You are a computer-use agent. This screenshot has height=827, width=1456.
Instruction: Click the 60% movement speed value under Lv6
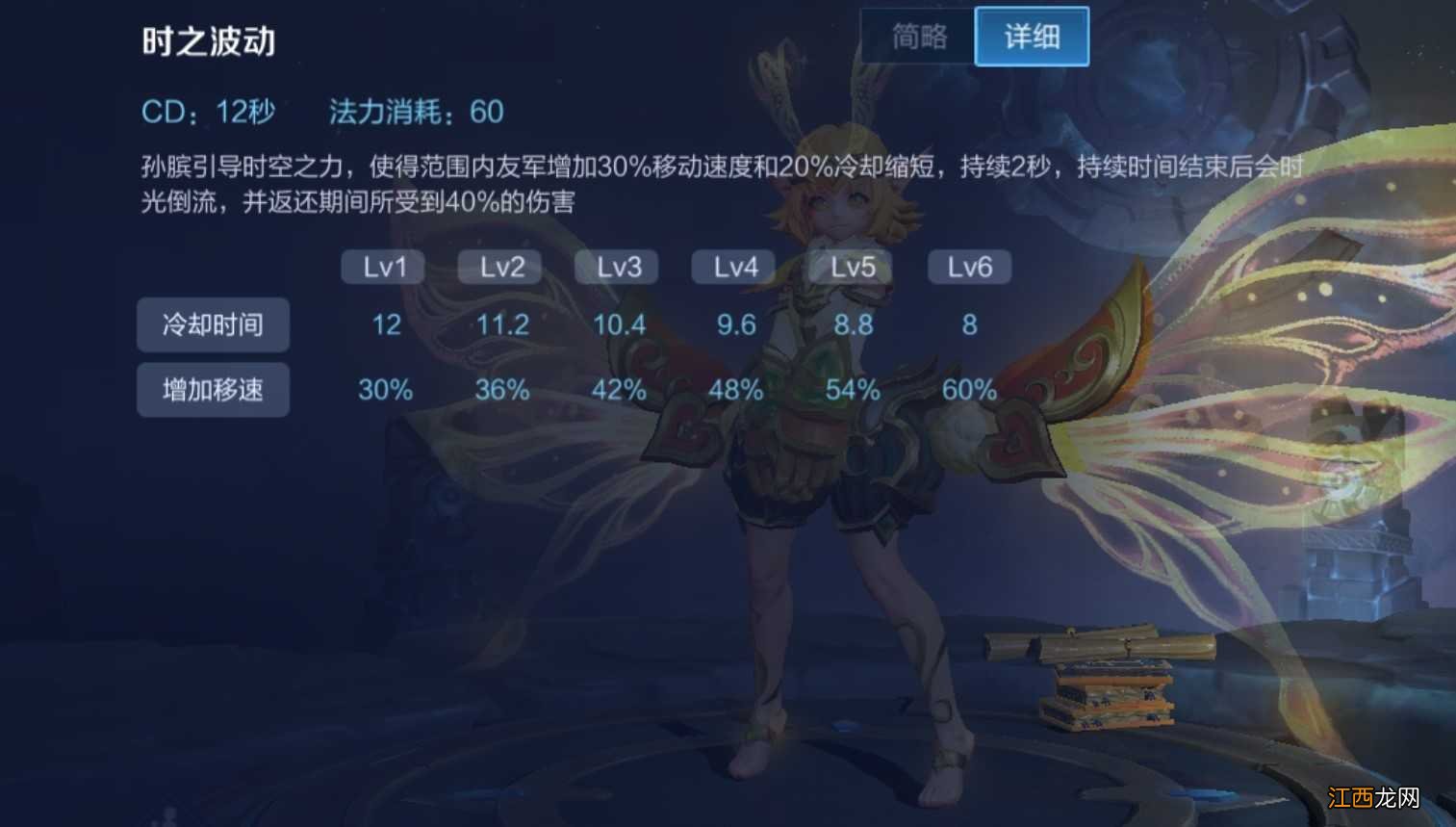tap(967, 390)
